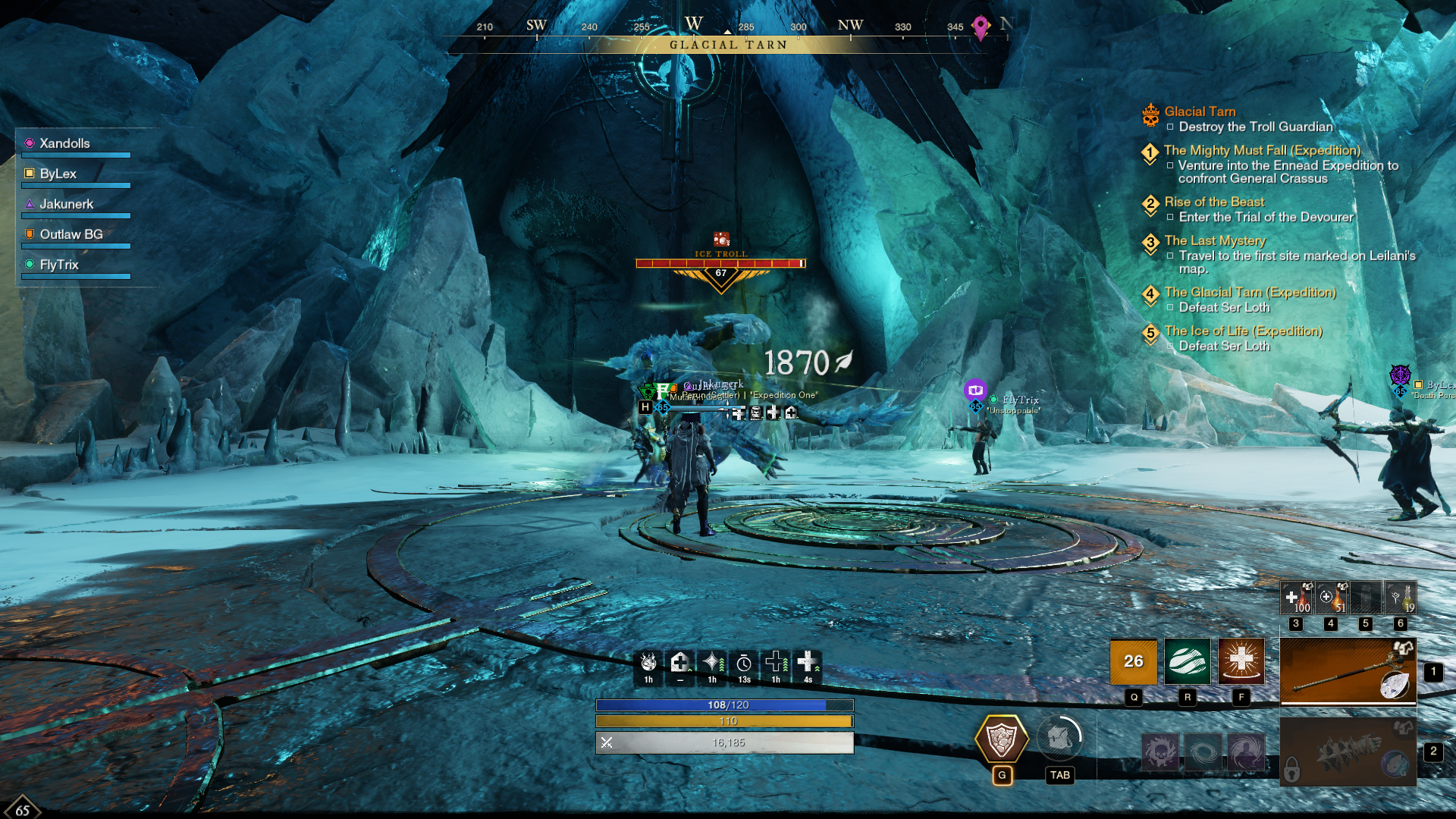Use the health potion stack of 100
Screen dimensions: 1456x819
(1296, 598)
